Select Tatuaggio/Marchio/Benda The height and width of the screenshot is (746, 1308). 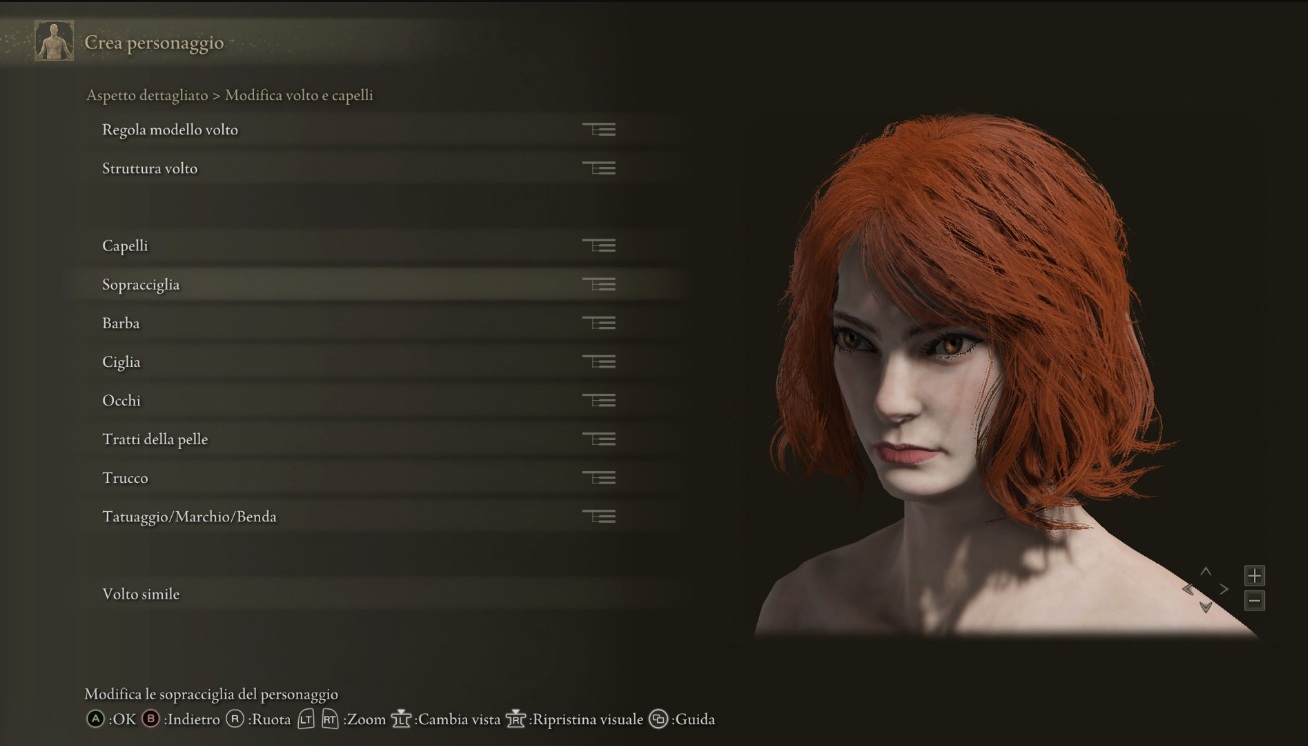click(x=189, y=517)
